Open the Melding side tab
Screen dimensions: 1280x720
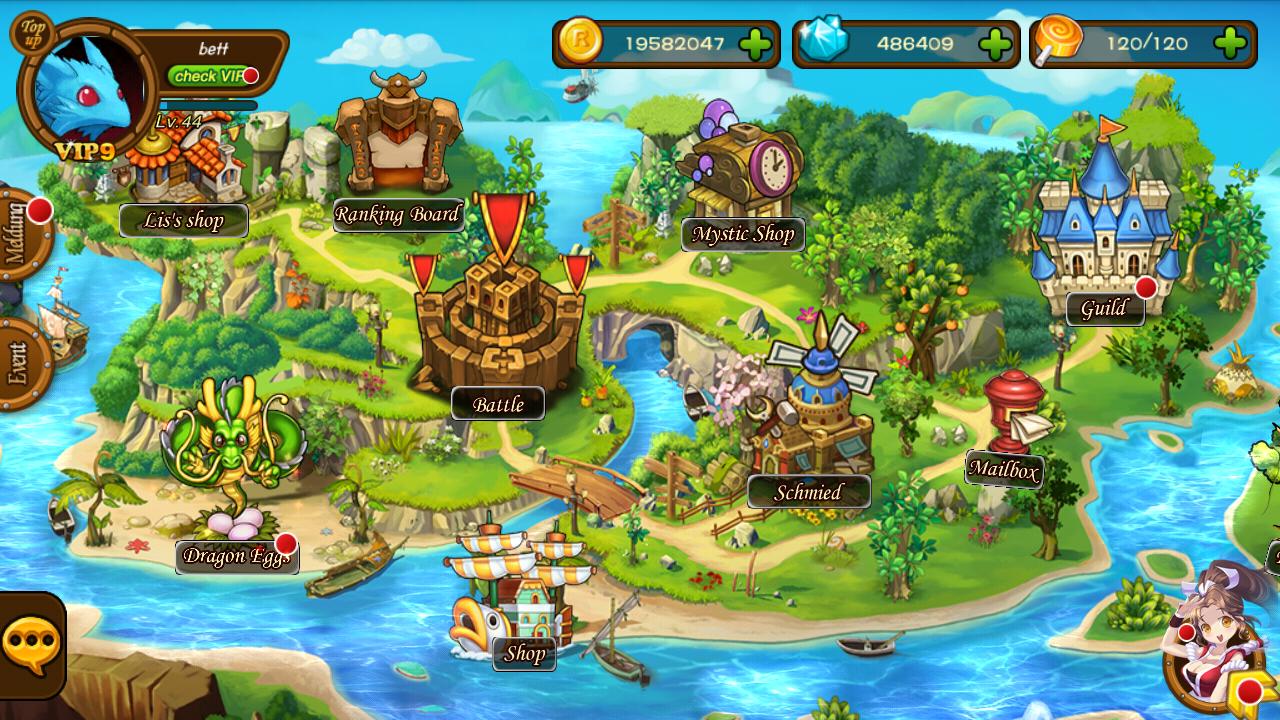point(20,234)
